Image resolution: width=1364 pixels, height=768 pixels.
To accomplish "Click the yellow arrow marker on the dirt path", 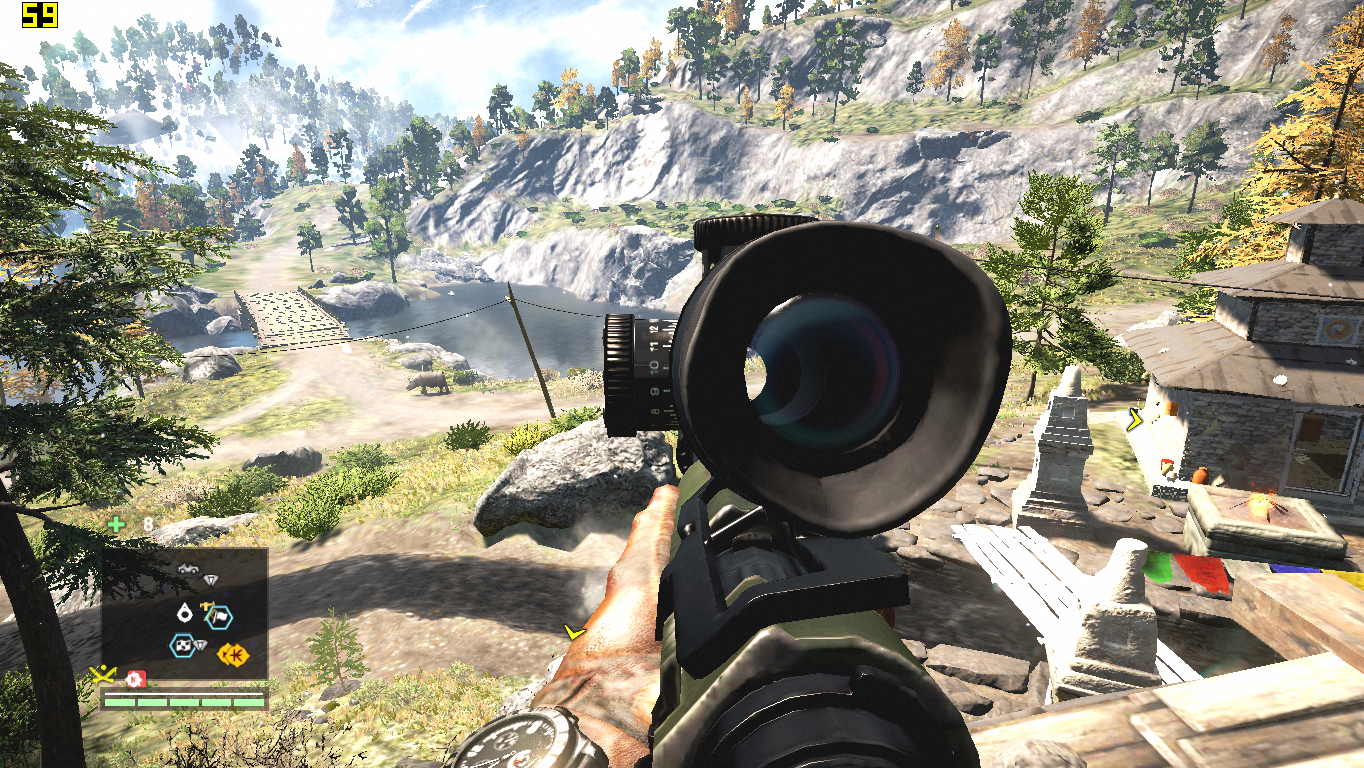I will [573, 631].
